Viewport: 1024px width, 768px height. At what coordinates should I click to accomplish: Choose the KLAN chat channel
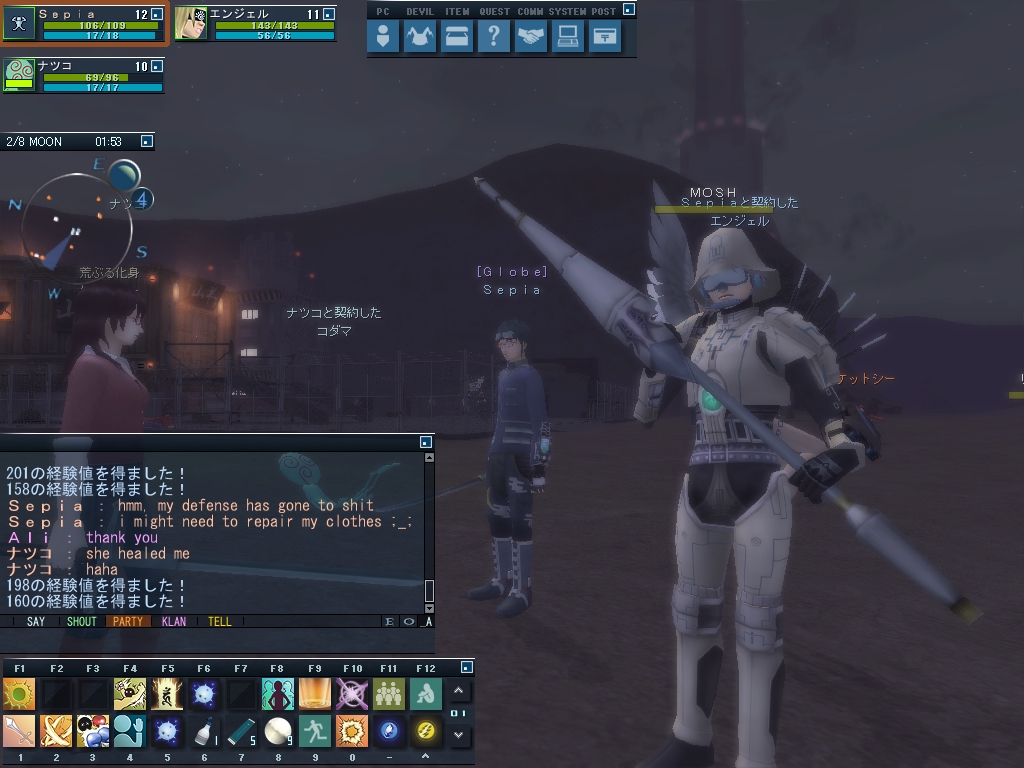pyautogui.click(x=173, y=621)
